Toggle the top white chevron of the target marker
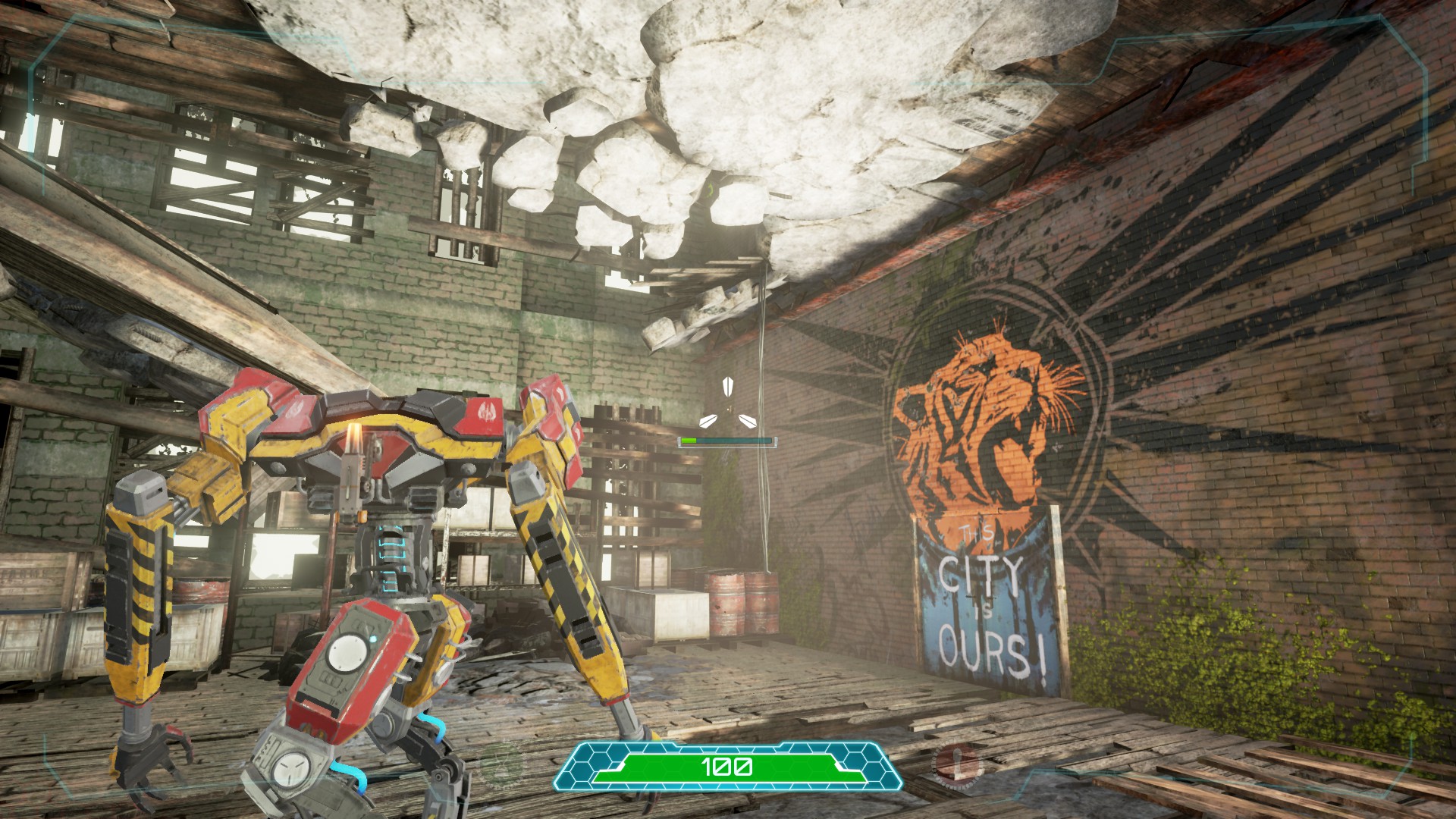Screen dimensions: 1456x819 tap(728, 387)
